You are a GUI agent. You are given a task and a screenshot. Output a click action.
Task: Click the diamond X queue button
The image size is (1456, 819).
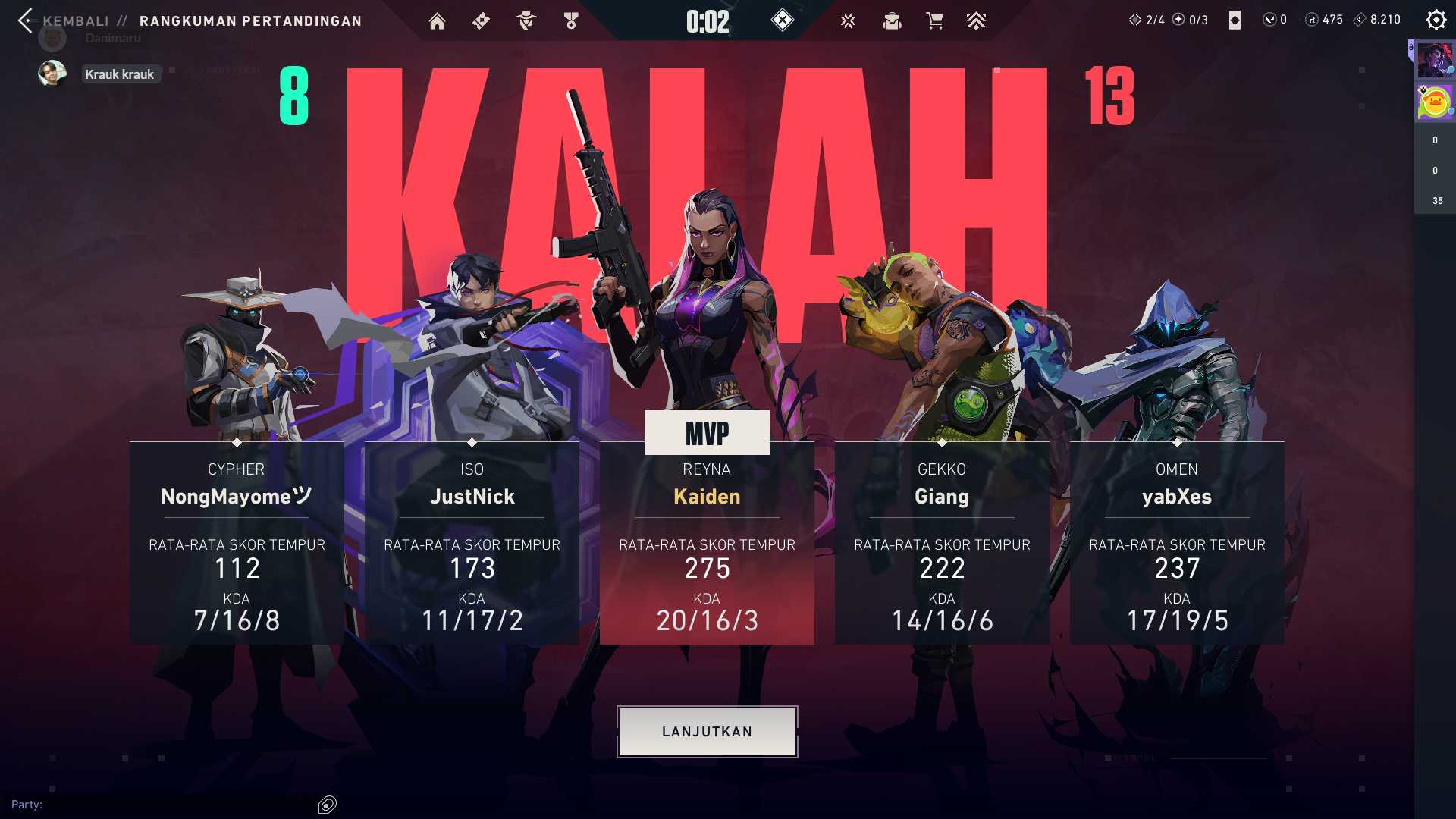click(782, 20)
